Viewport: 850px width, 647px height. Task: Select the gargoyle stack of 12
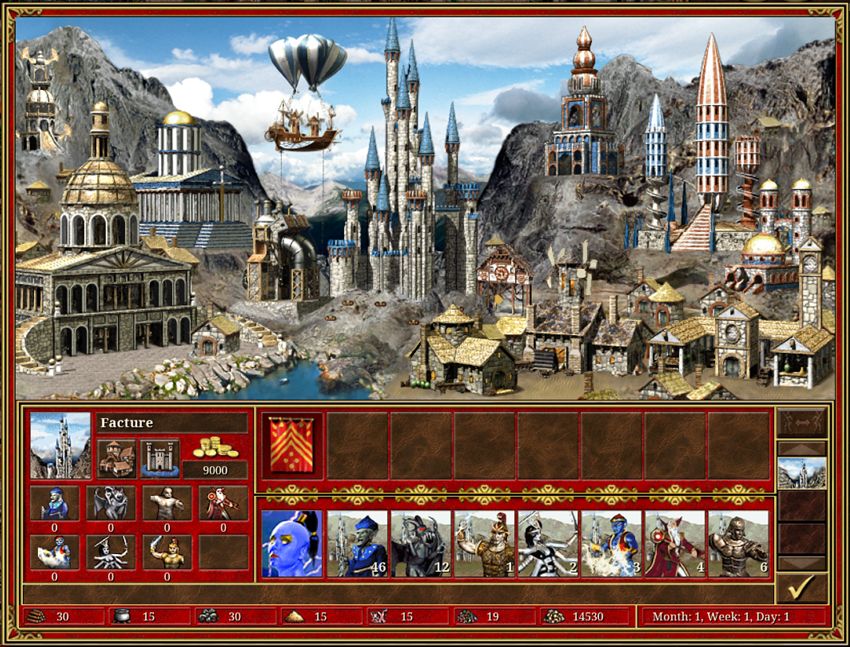[x=420, y=544]
